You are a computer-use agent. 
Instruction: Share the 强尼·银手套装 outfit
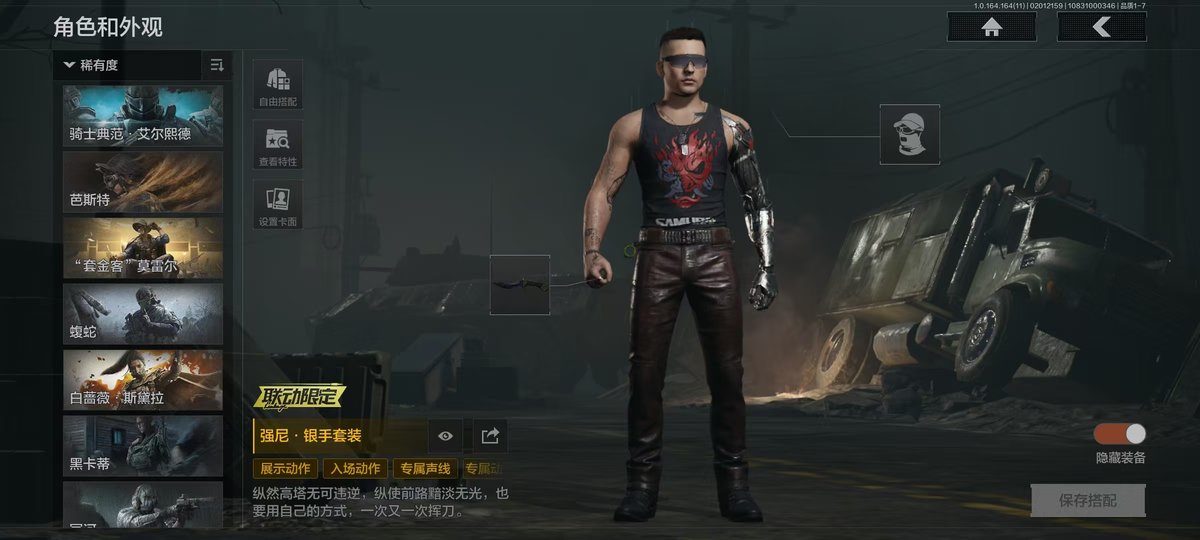(x=490, y=436)
